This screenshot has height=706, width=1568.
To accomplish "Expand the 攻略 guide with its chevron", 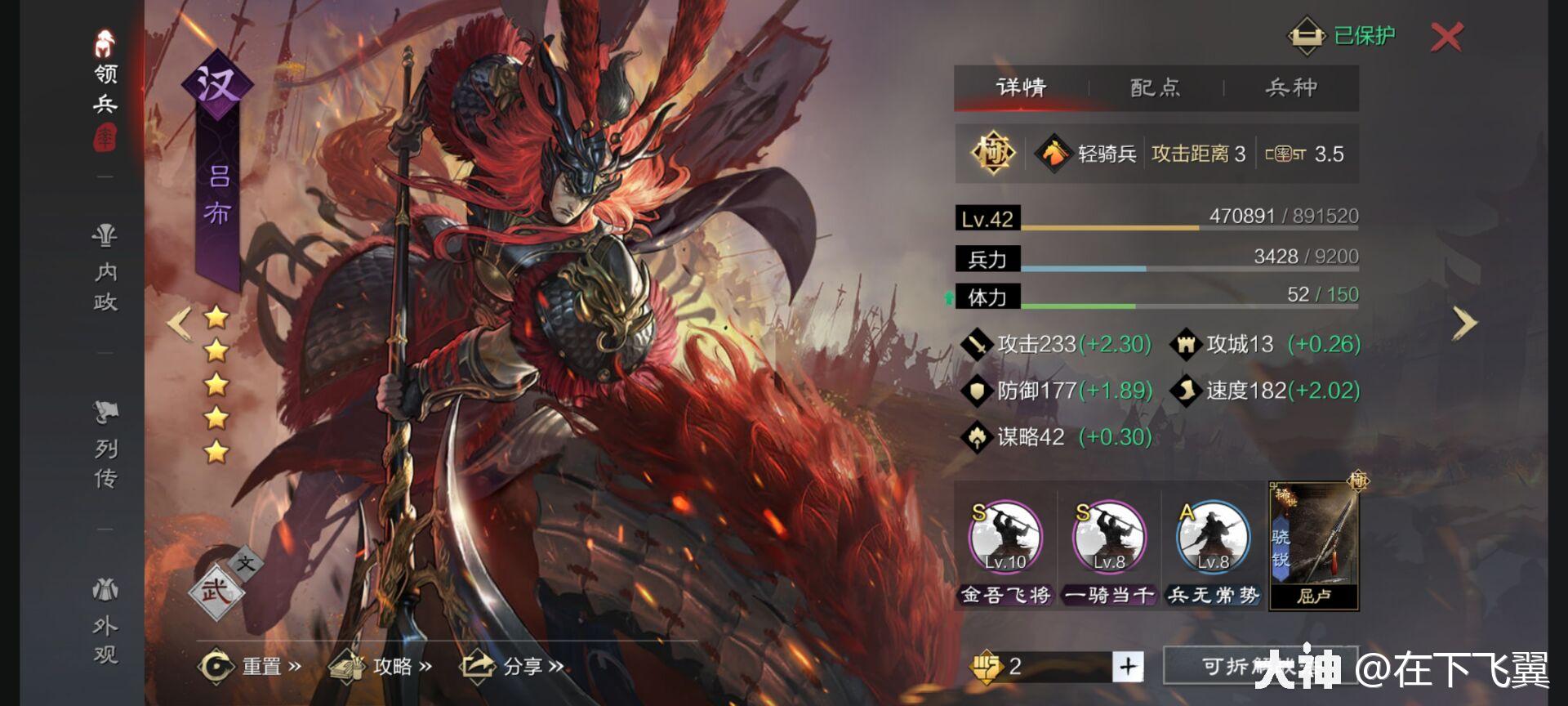I will [425, 666].
